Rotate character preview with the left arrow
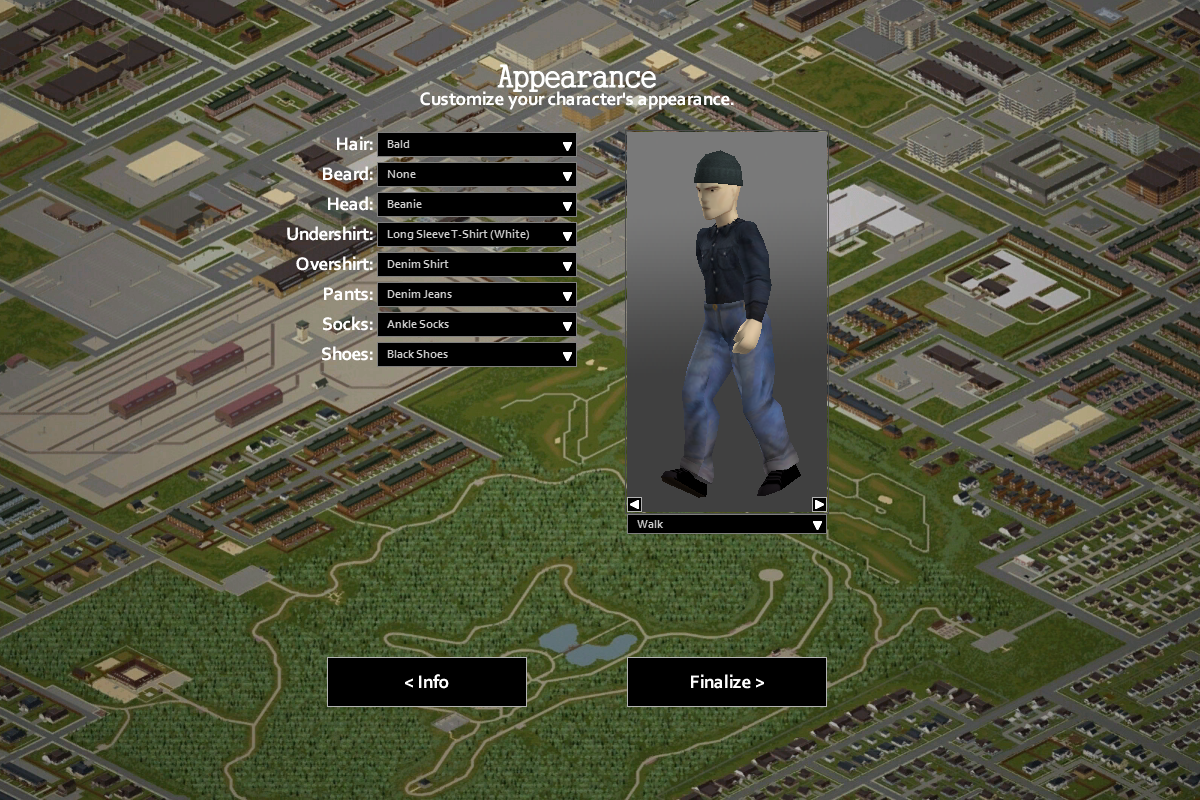 [634, 504]
